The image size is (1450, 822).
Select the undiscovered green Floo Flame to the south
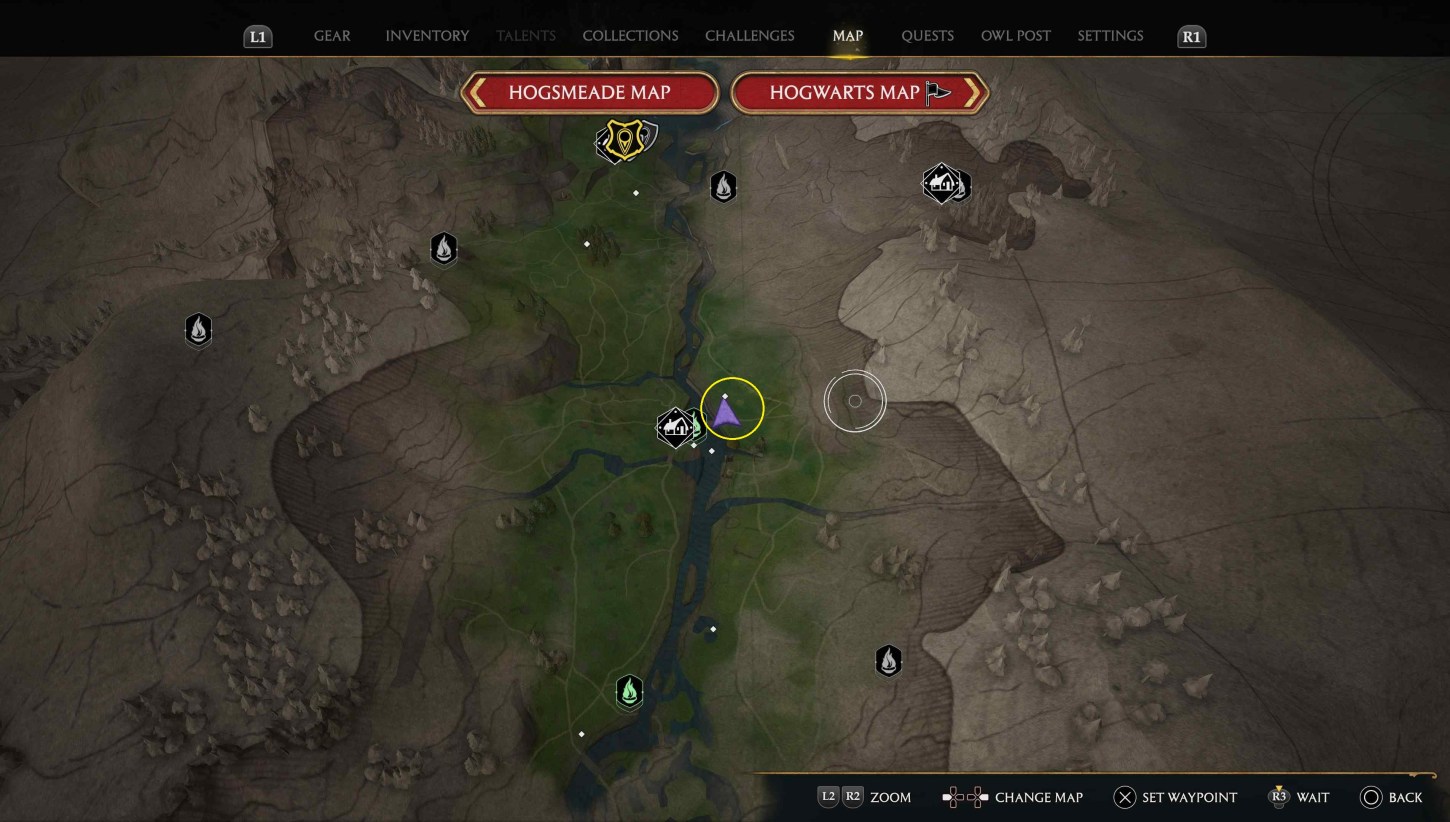click(x=629, y=691)
